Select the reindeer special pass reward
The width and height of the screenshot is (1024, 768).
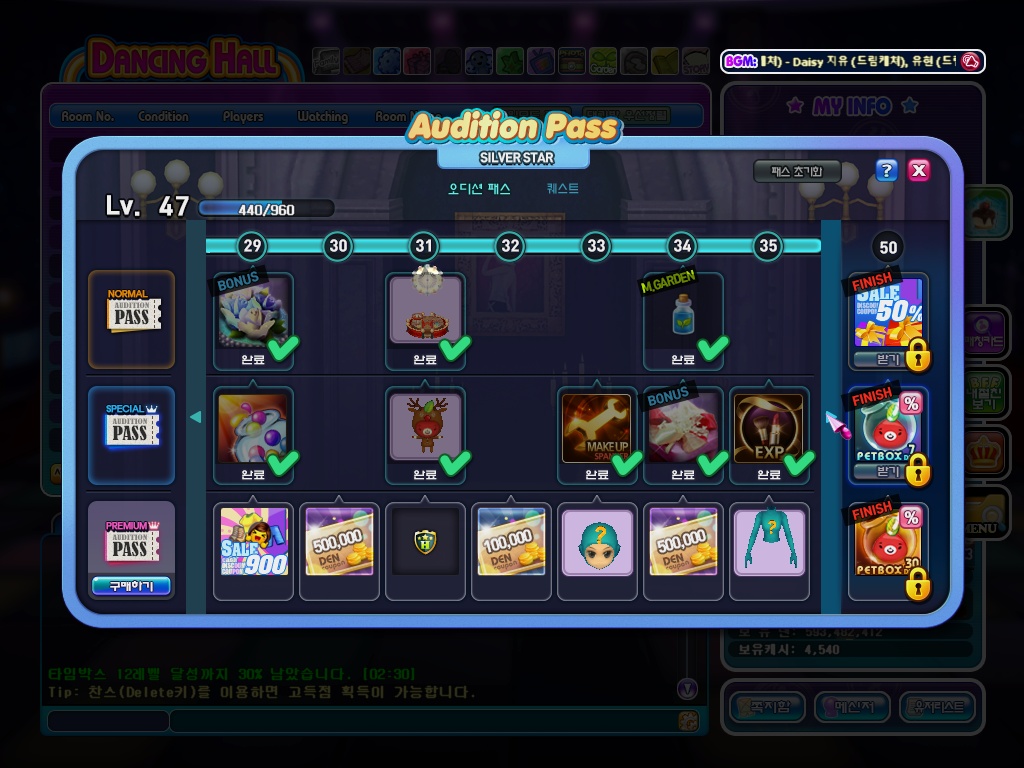click(x=425, y=428)
